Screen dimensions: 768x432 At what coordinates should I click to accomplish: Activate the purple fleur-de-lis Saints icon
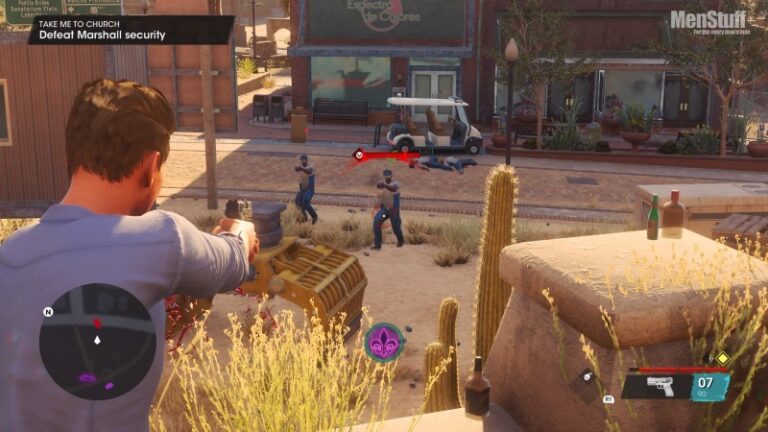pyautogui.click(x=384, y=342)
